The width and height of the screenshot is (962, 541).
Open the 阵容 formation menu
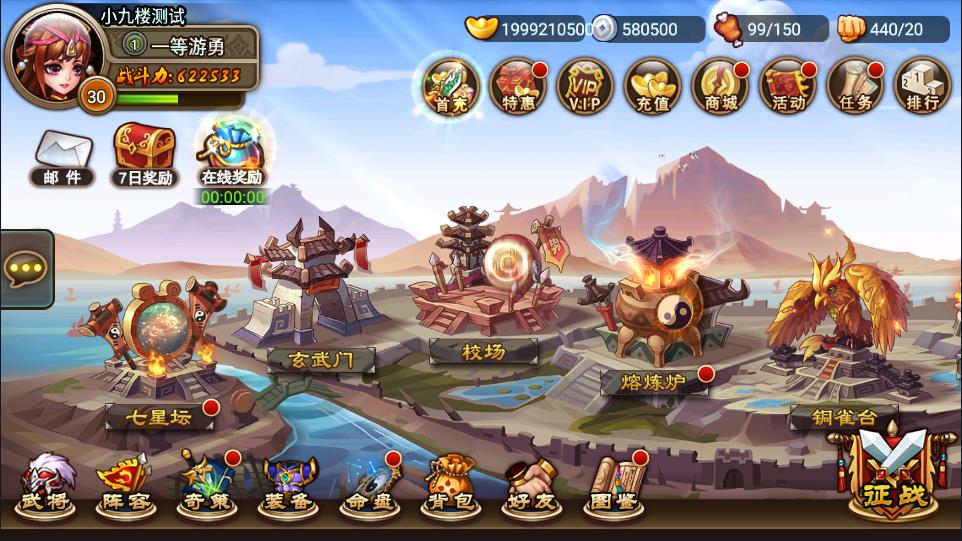click(x=126, y=484)
